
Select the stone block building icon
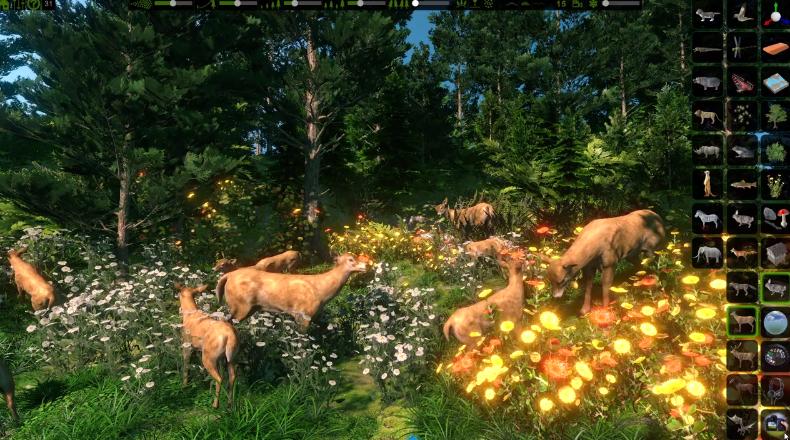pyautogui.click(x=776, y=254)
